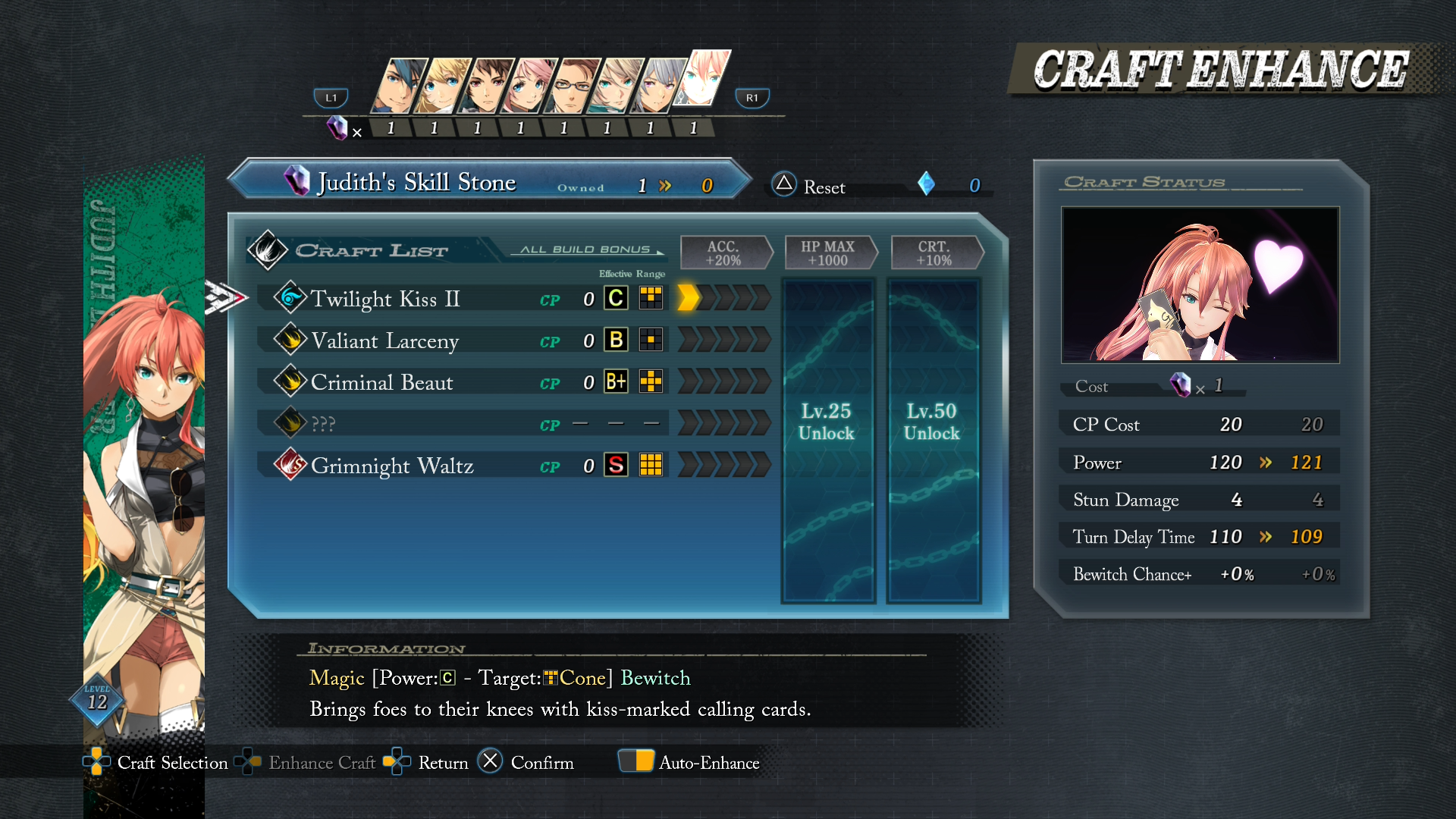Choose the brown-haired, red-eyed character portrait
The height and width of the screenshot is (819, 1456).
(x=487, y=86)
